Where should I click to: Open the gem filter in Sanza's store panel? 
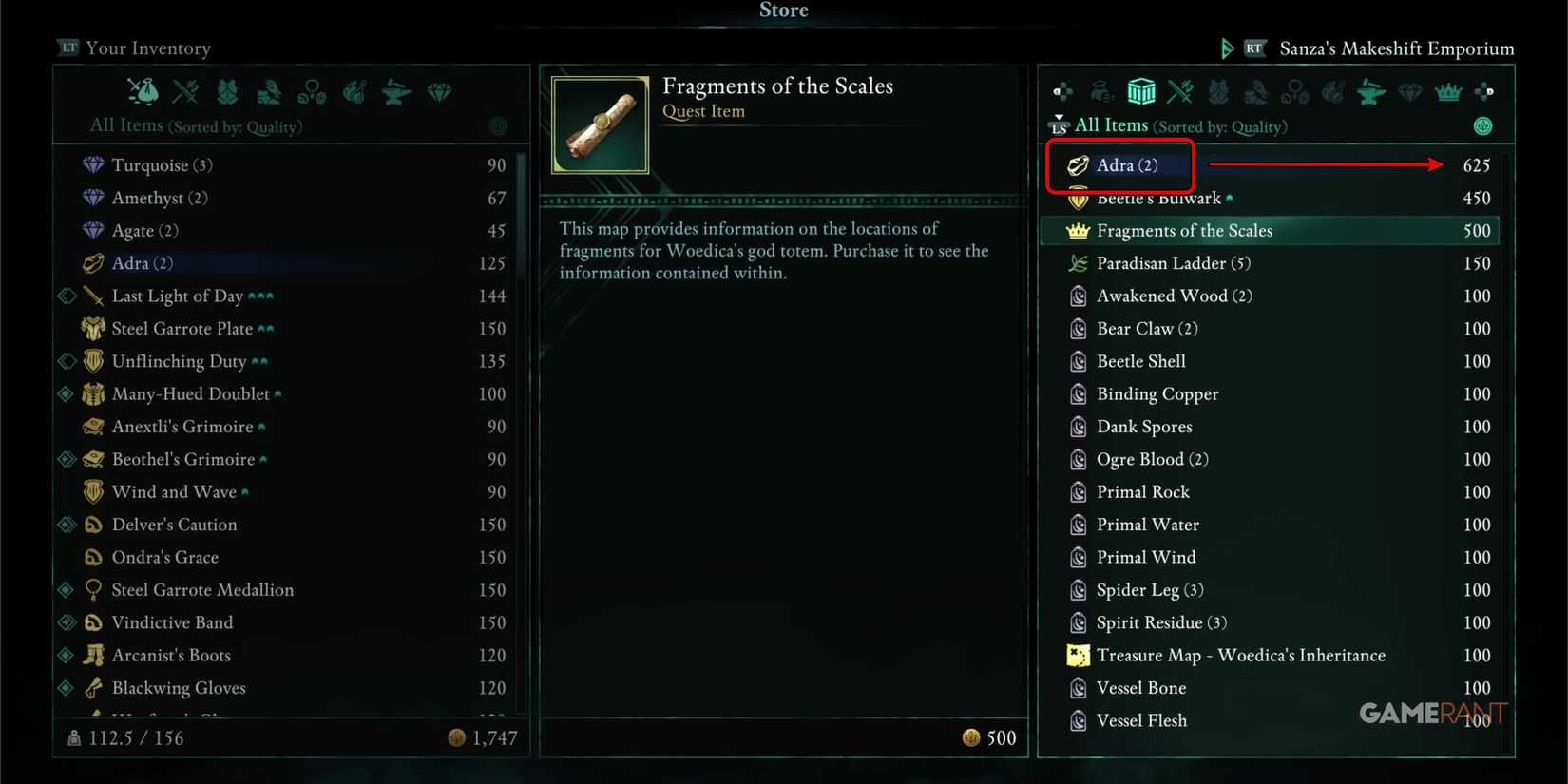[x=1409, y=91]
